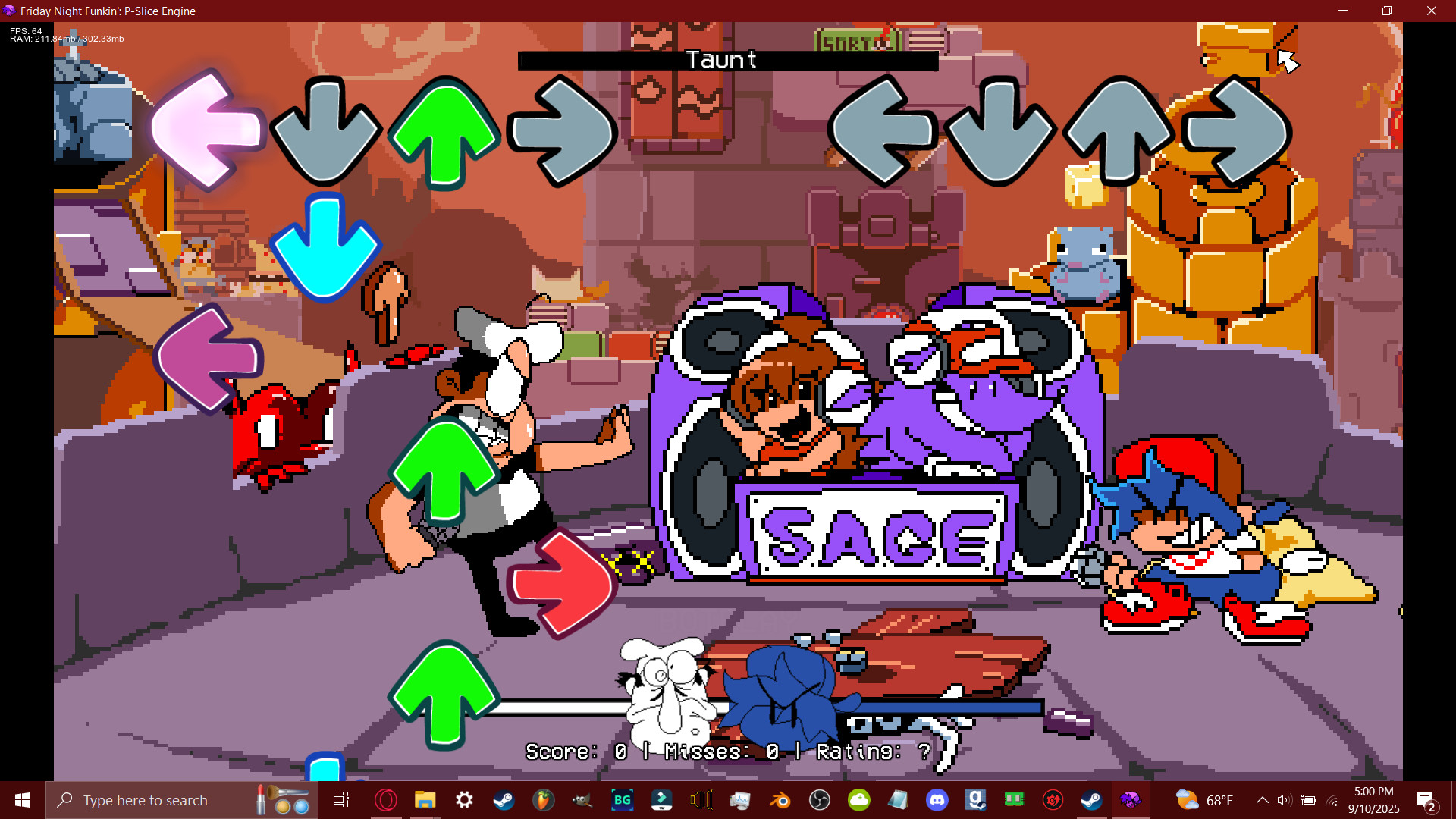
Task: Open Wondershare Filmora from the taskbar
Action: pos(662,799)
